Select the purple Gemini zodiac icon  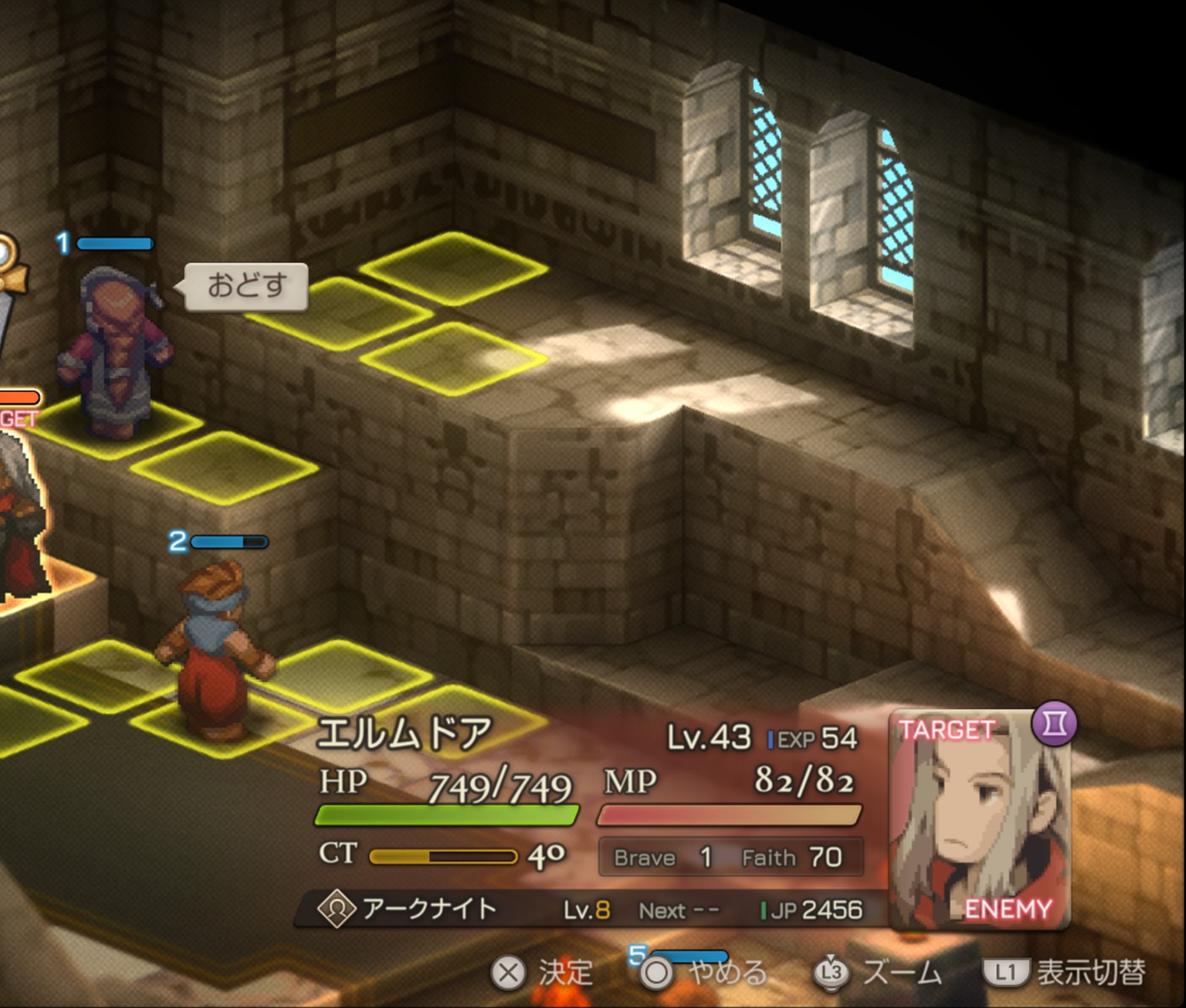(1054, 724)
